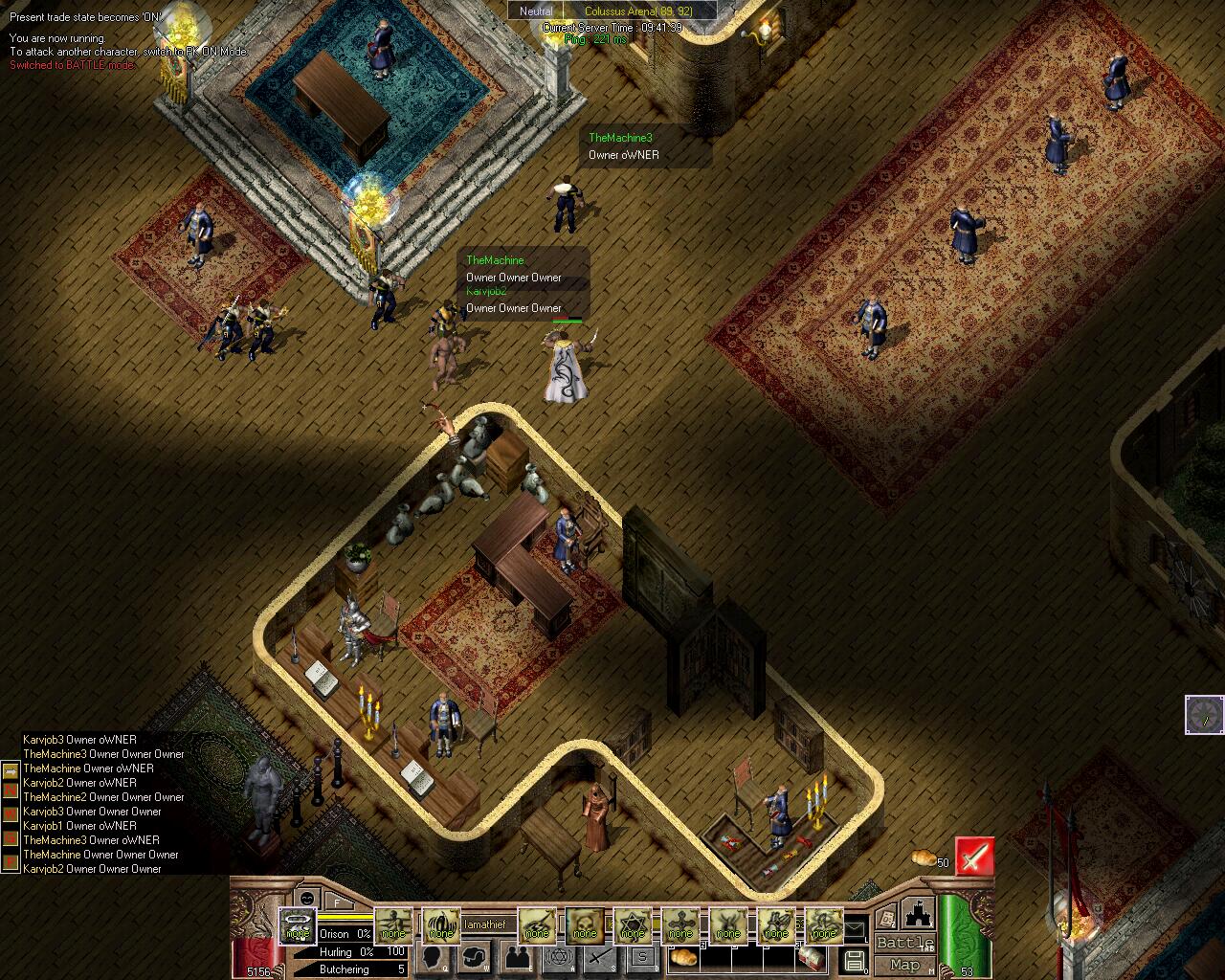Click the red sword attack icon

point(974,857)
